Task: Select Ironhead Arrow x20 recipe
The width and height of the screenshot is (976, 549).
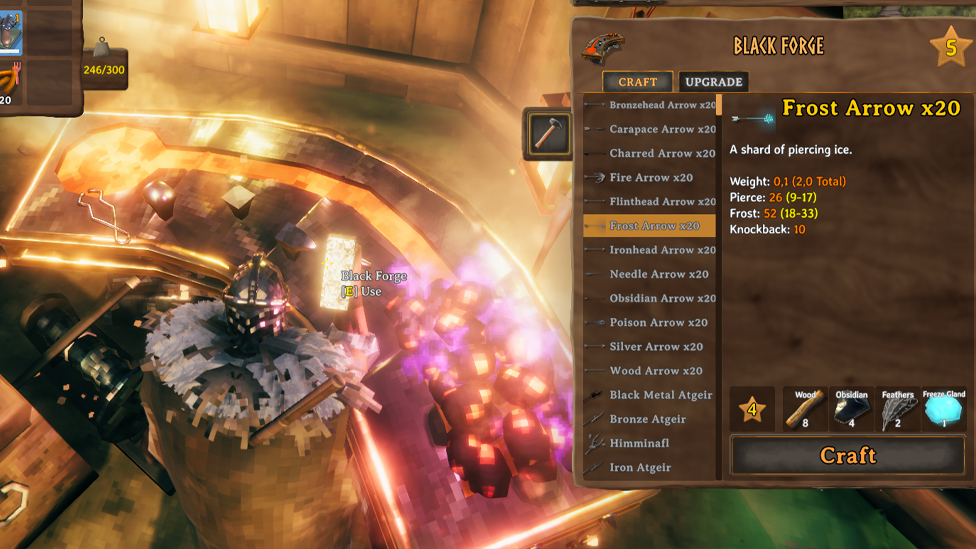Action: click(x=662, y=250)
